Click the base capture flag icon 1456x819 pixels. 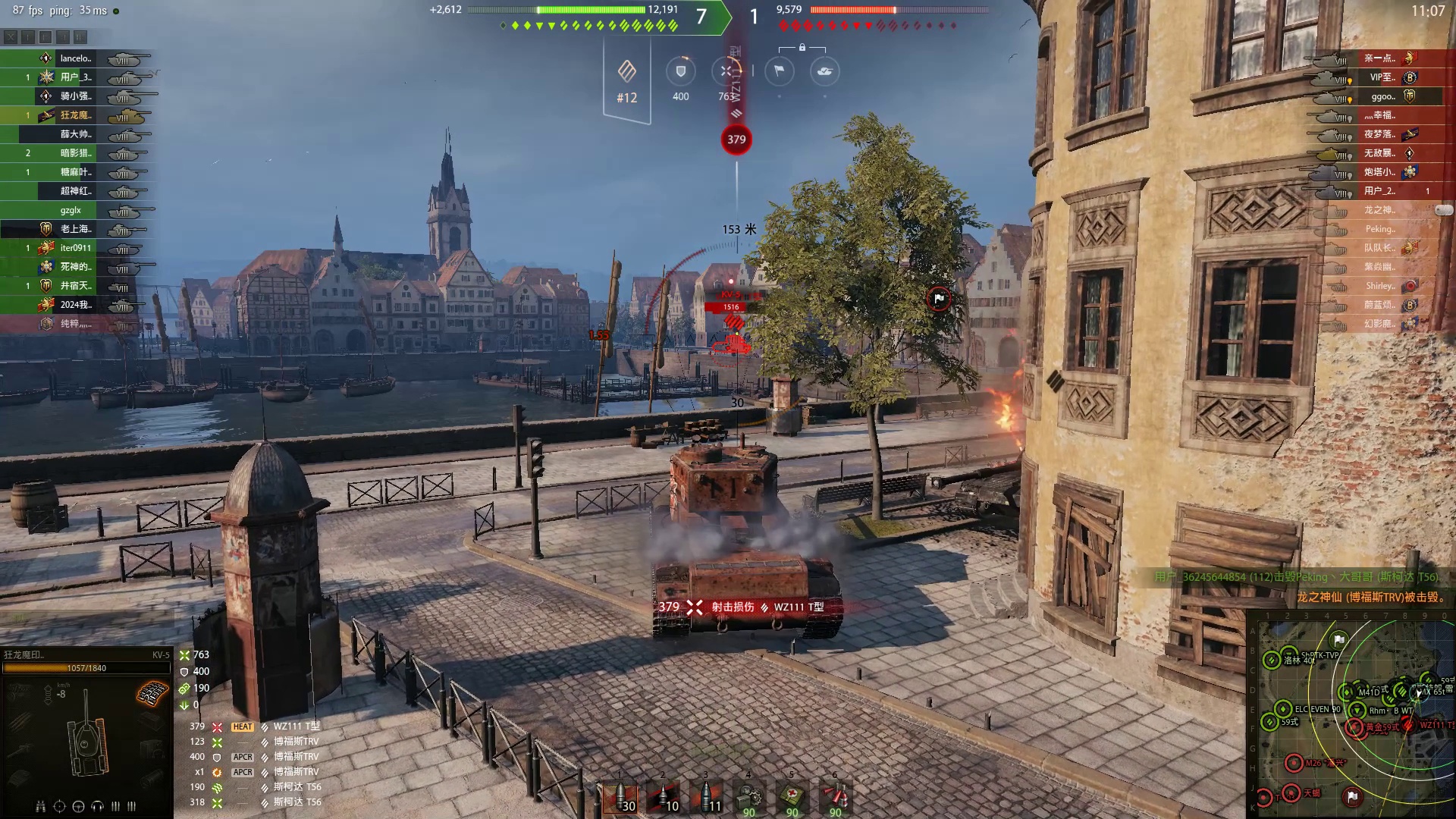(779, 71)
